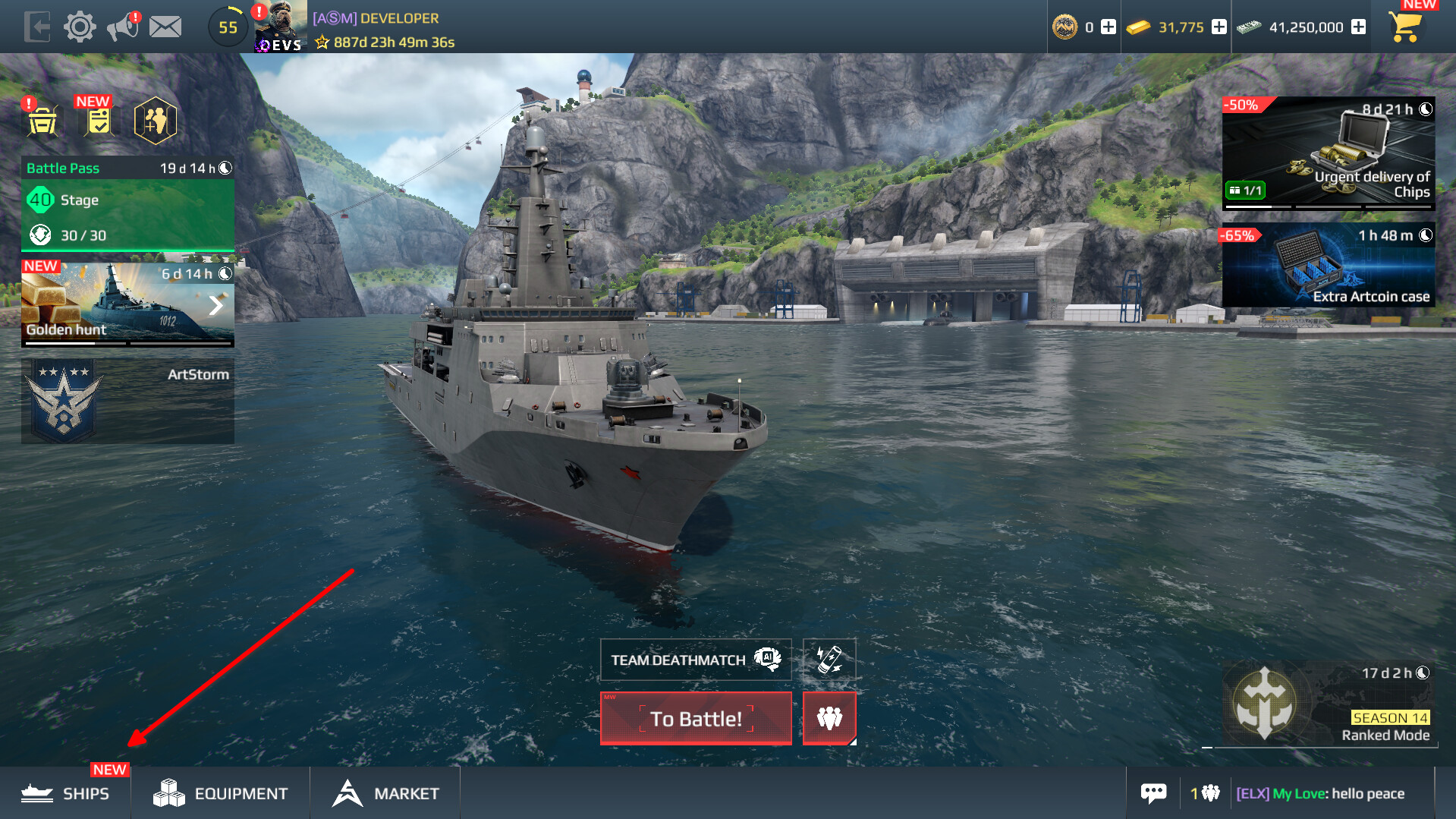Add more dollars with the plus button
This screenshot has height=819, width=1456.
point(1359,27)
